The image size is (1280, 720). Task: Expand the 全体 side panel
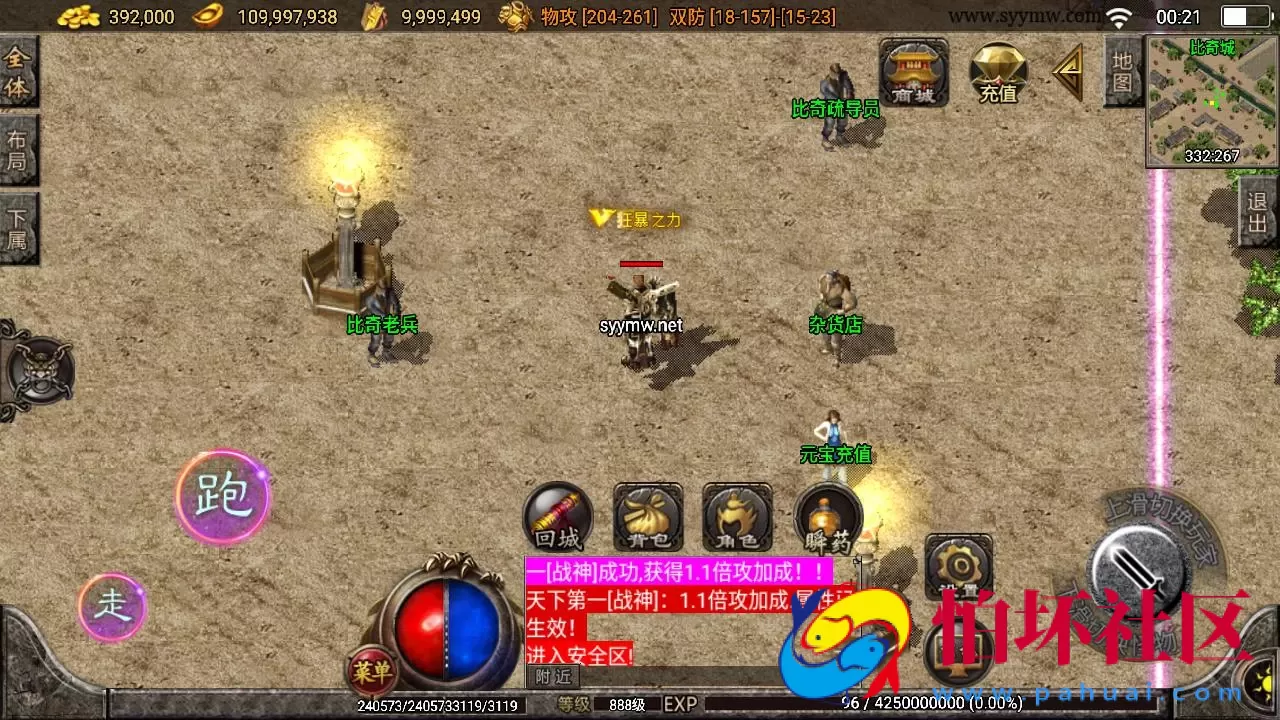[x=16, y=71]
